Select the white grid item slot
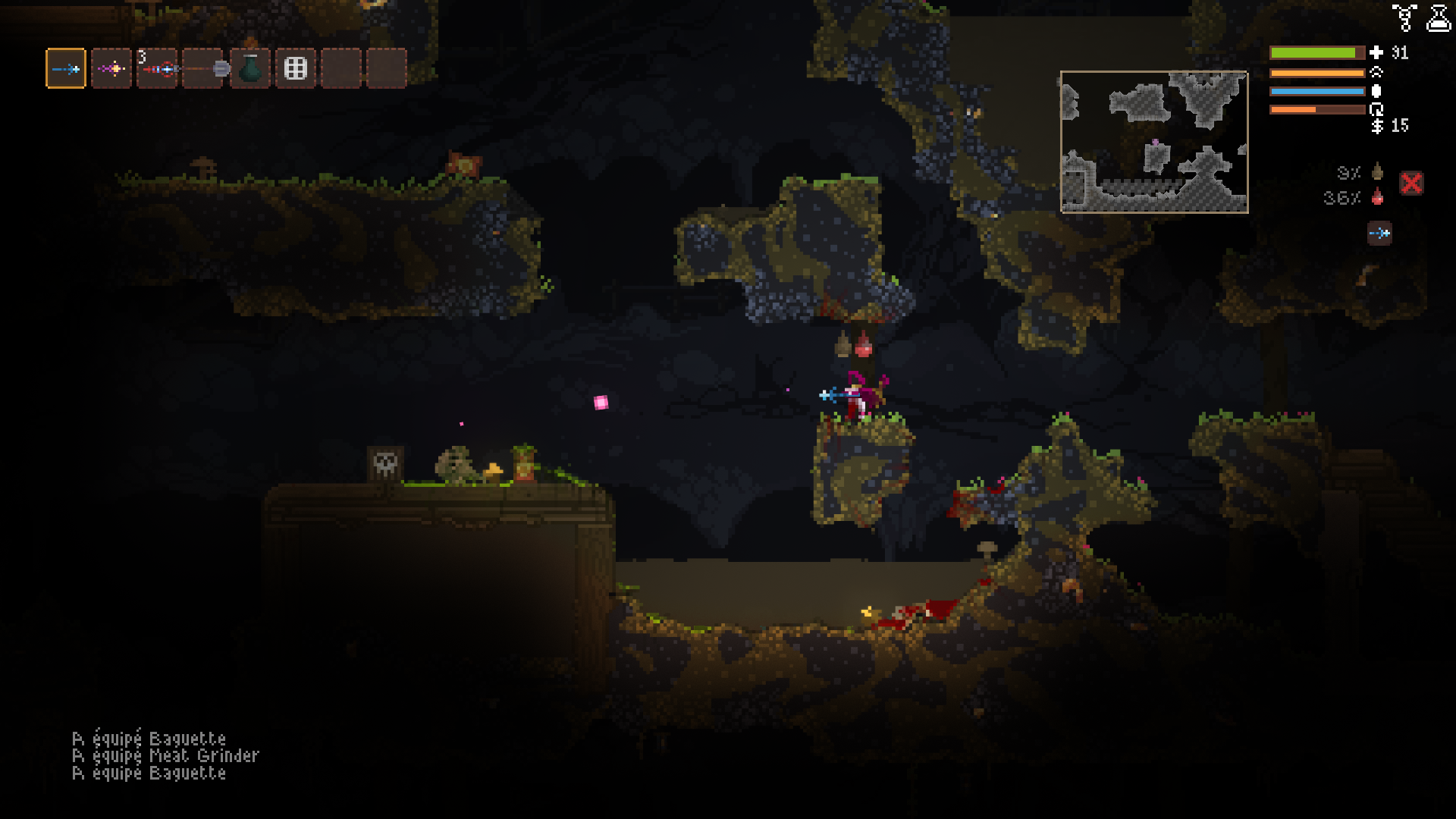 click(295, 69)
